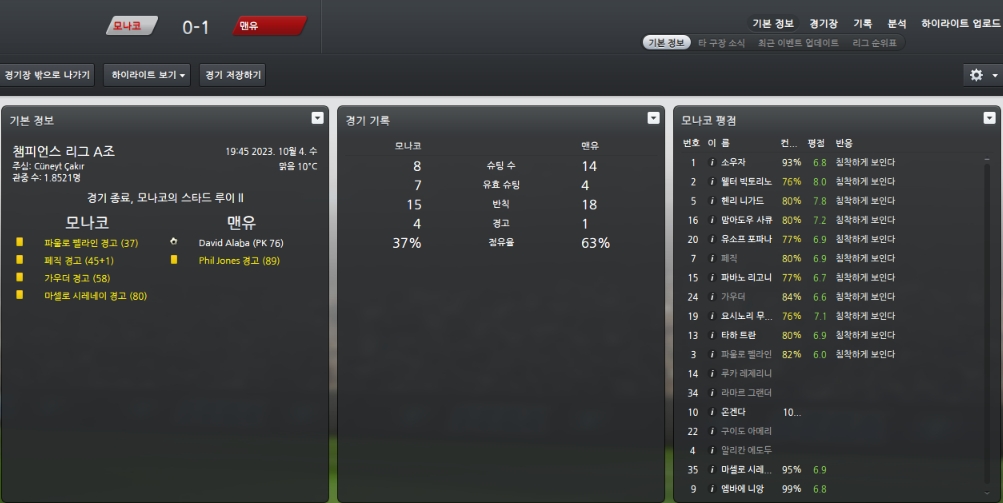Expand the 기본 정보 panel dropdown arrow
The image size is (1003, 503).
coord(318,118)
